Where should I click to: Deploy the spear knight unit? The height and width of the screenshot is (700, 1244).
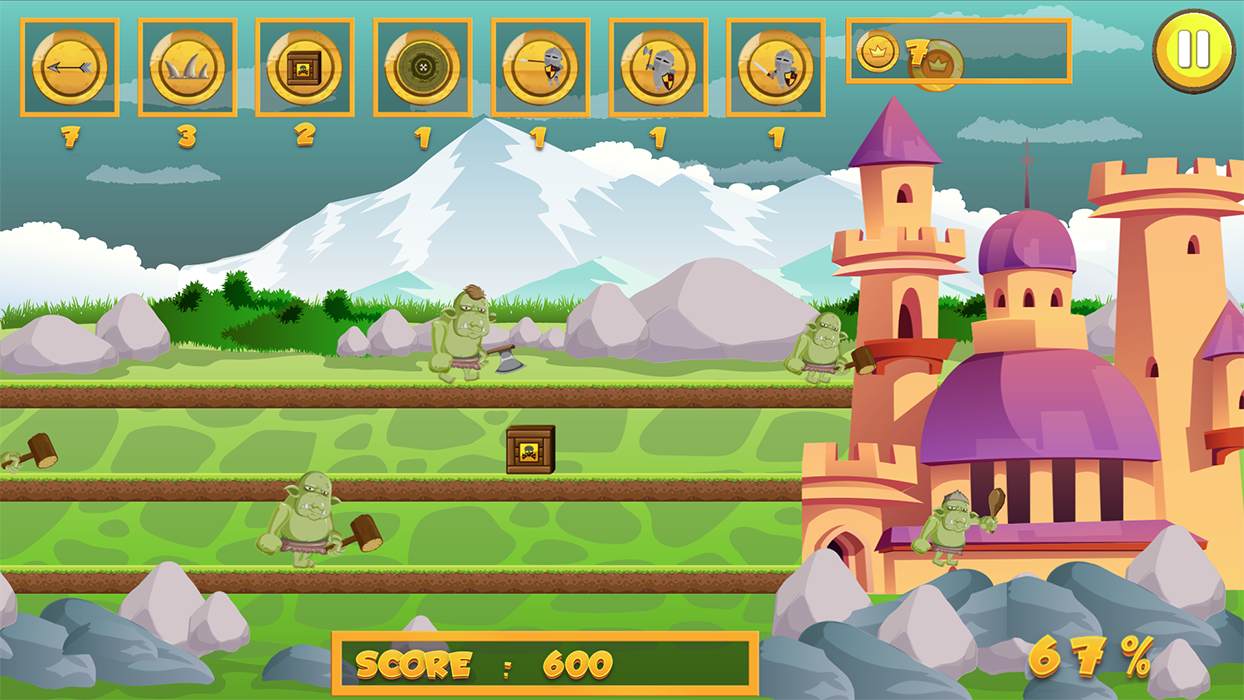tap(540, 68)
